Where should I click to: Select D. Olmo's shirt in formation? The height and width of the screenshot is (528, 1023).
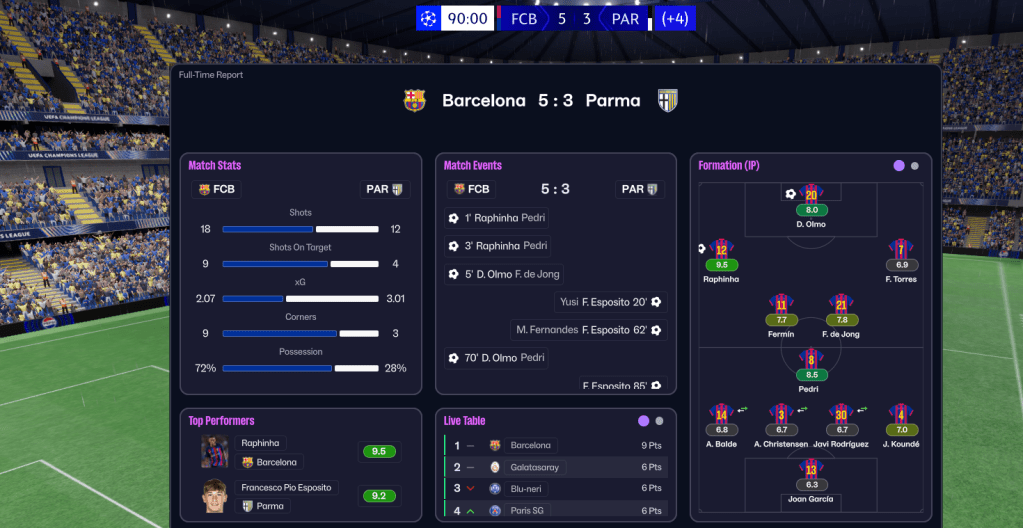811,195
